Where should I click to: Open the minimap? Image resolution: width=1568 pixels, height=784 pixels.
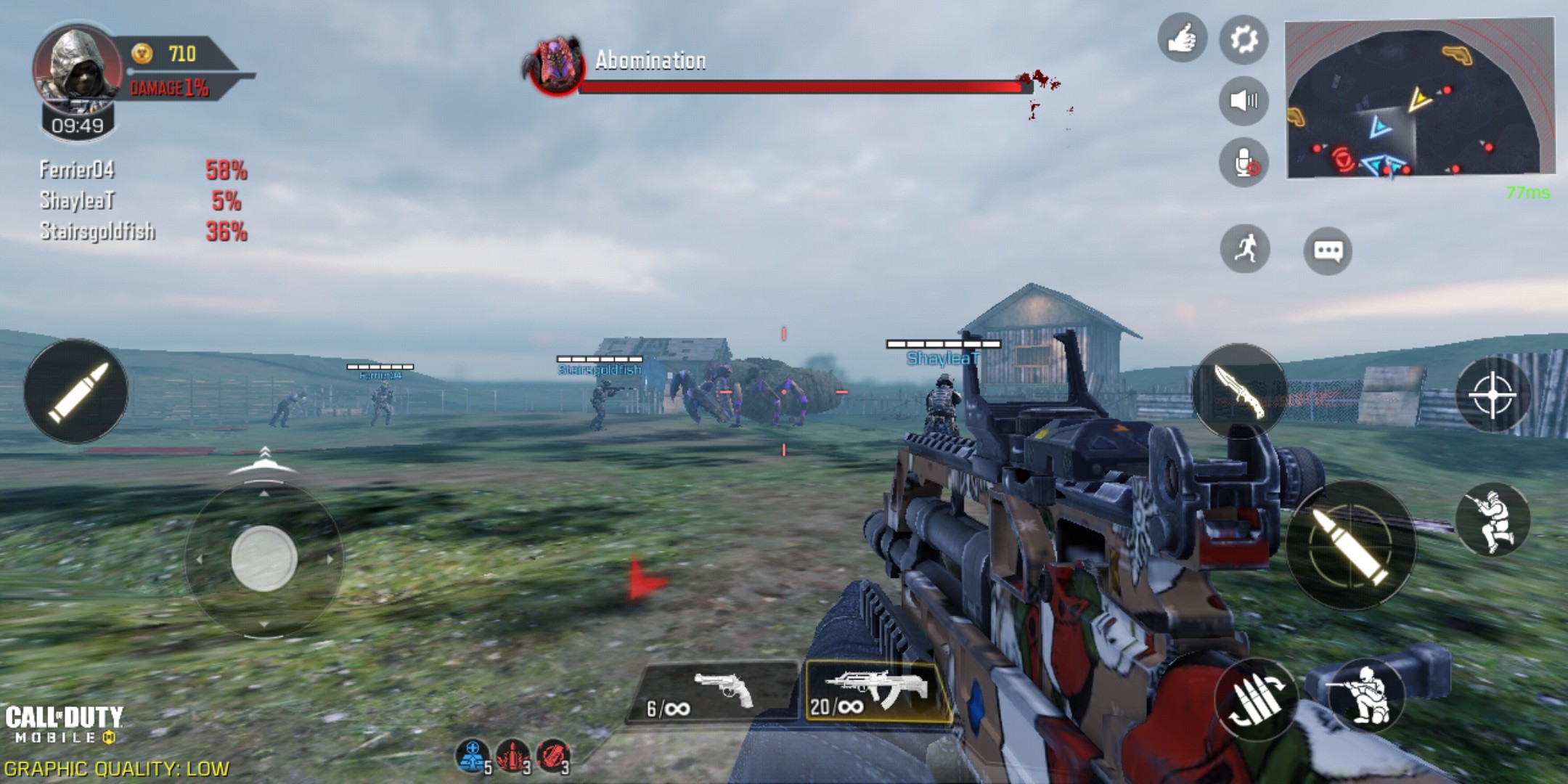(x=1418, y=100)
